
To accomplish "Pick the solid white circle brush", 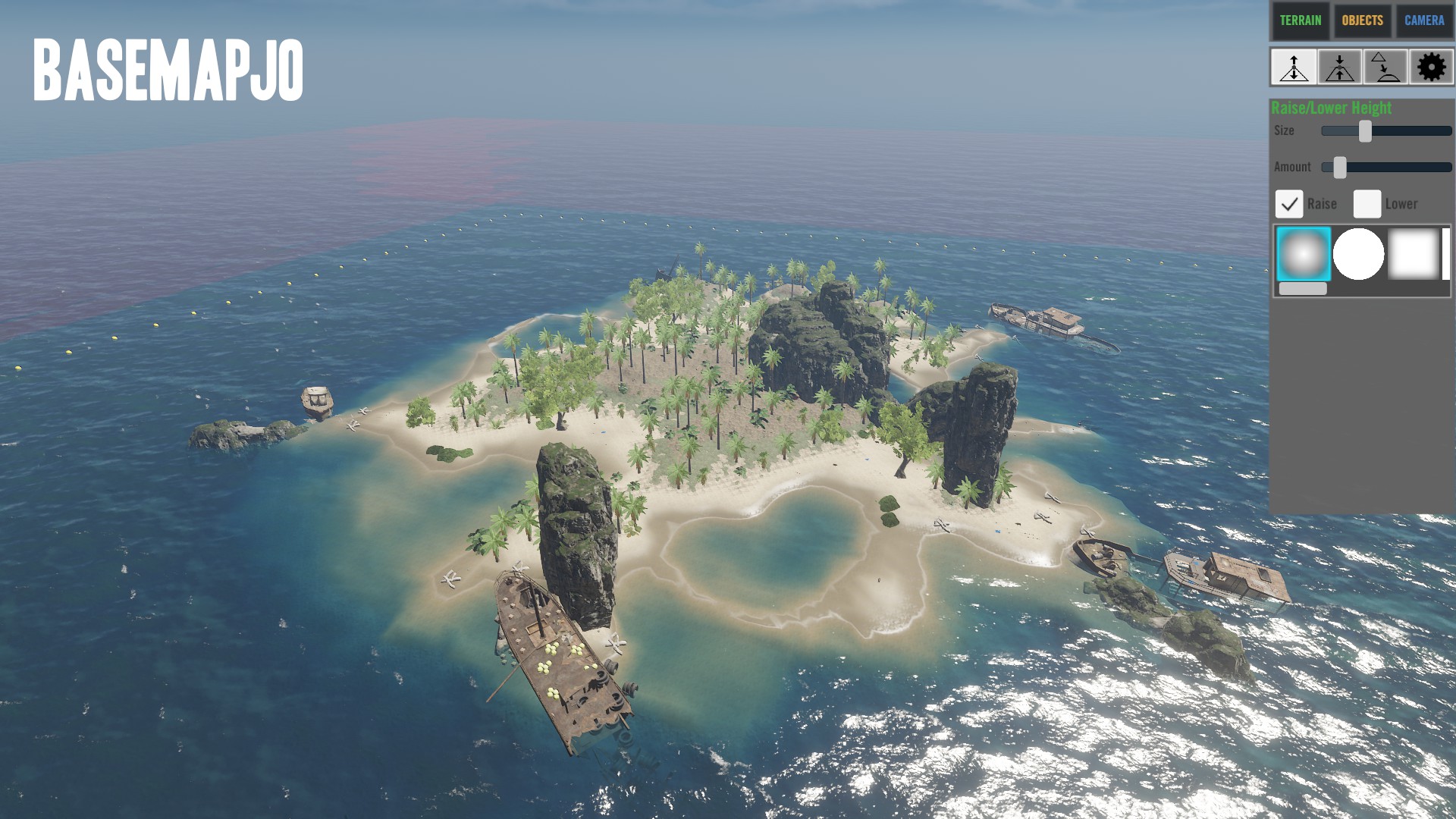I will [x=1358, y=254].
